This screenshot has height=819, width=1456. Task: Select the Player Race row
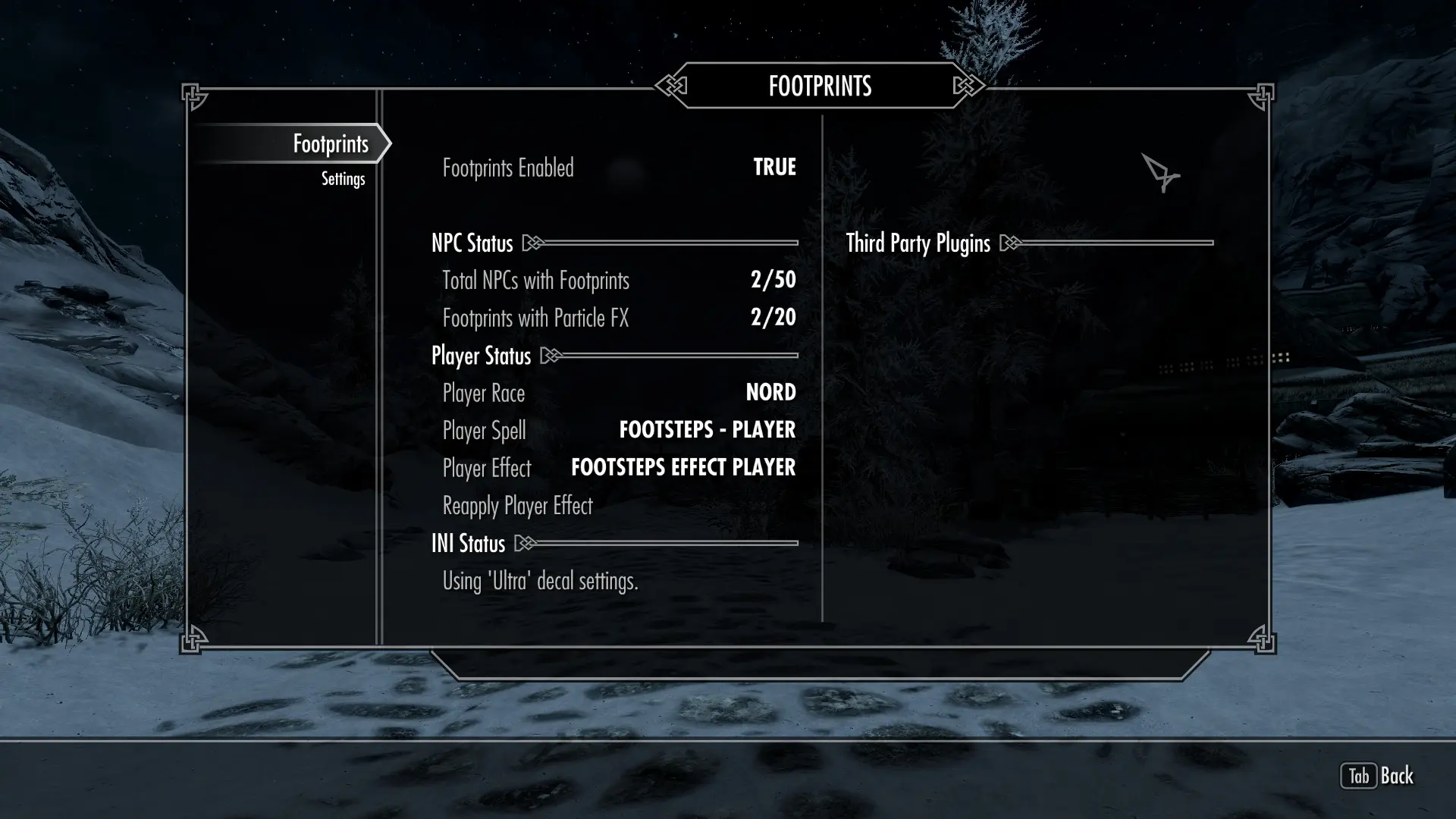point(618,393)
